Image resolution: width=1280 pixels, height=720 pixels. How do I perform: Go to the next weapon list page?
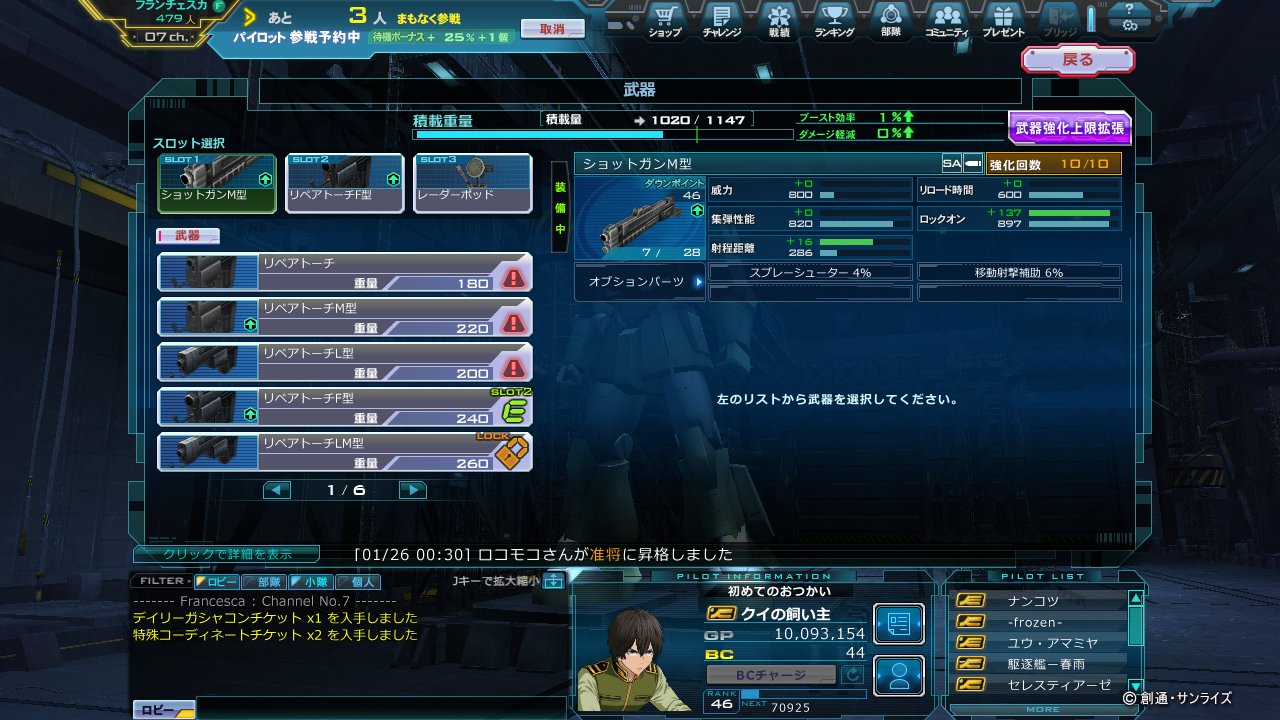tap(412, 490)
